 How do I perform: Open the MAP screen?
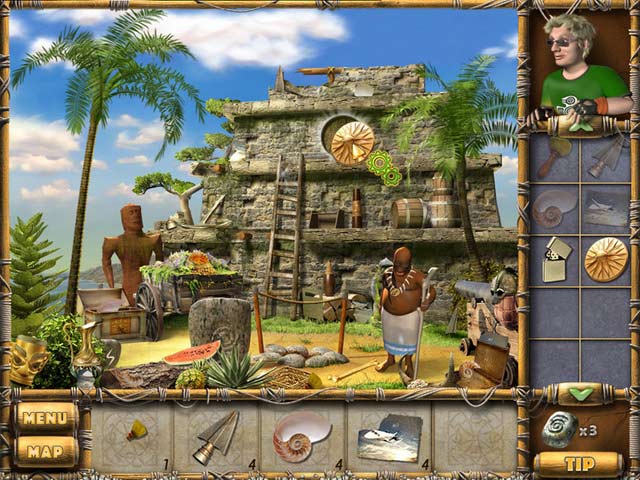click(x=45, y=451)
